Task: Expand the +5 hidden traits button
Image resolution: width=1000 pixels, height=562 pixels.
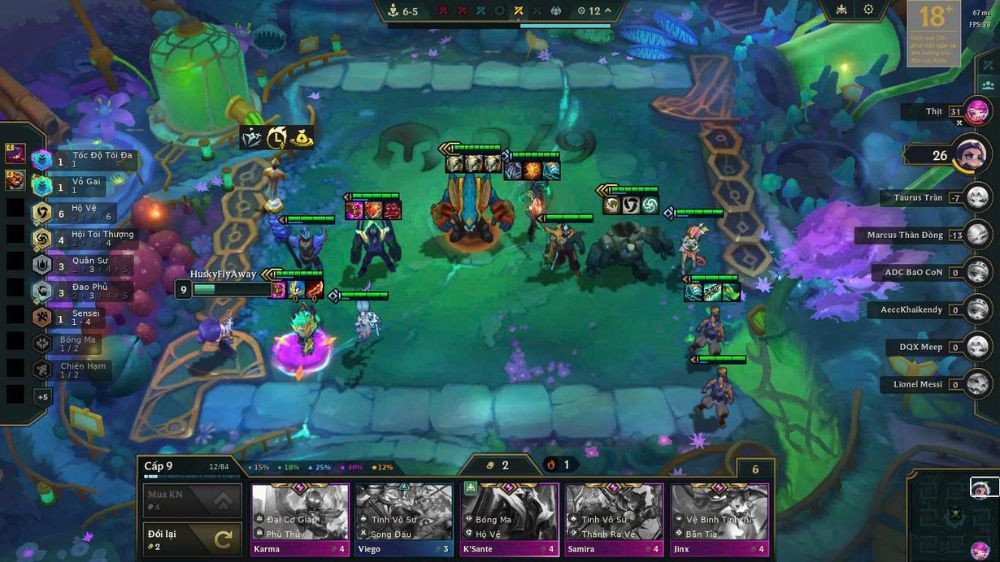Action: pyautogui.click(x=43, y=397)
